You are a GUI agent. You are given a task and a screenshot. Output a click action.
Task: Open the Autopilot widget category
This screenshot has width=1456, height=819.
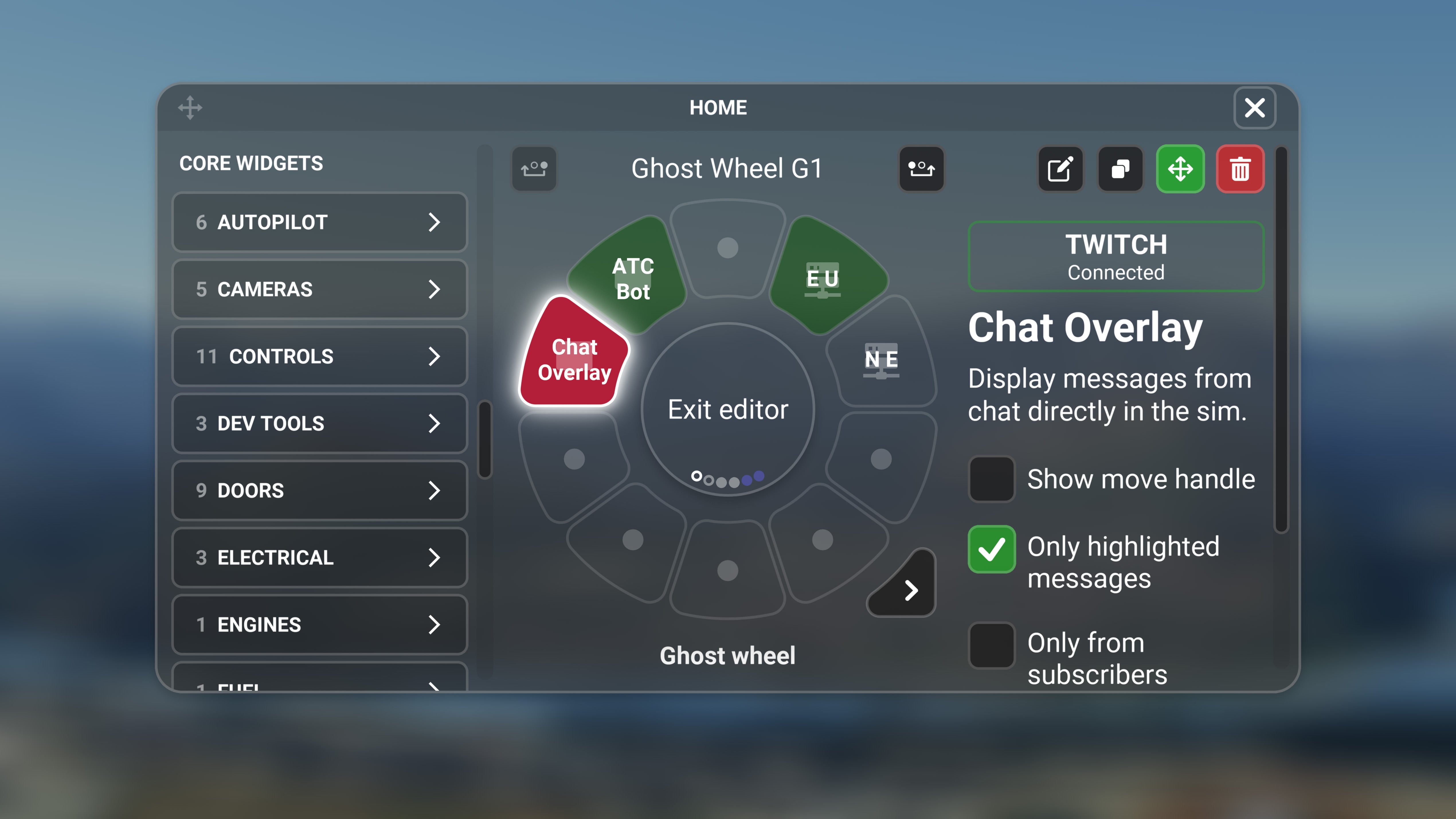tap(319, 222)
